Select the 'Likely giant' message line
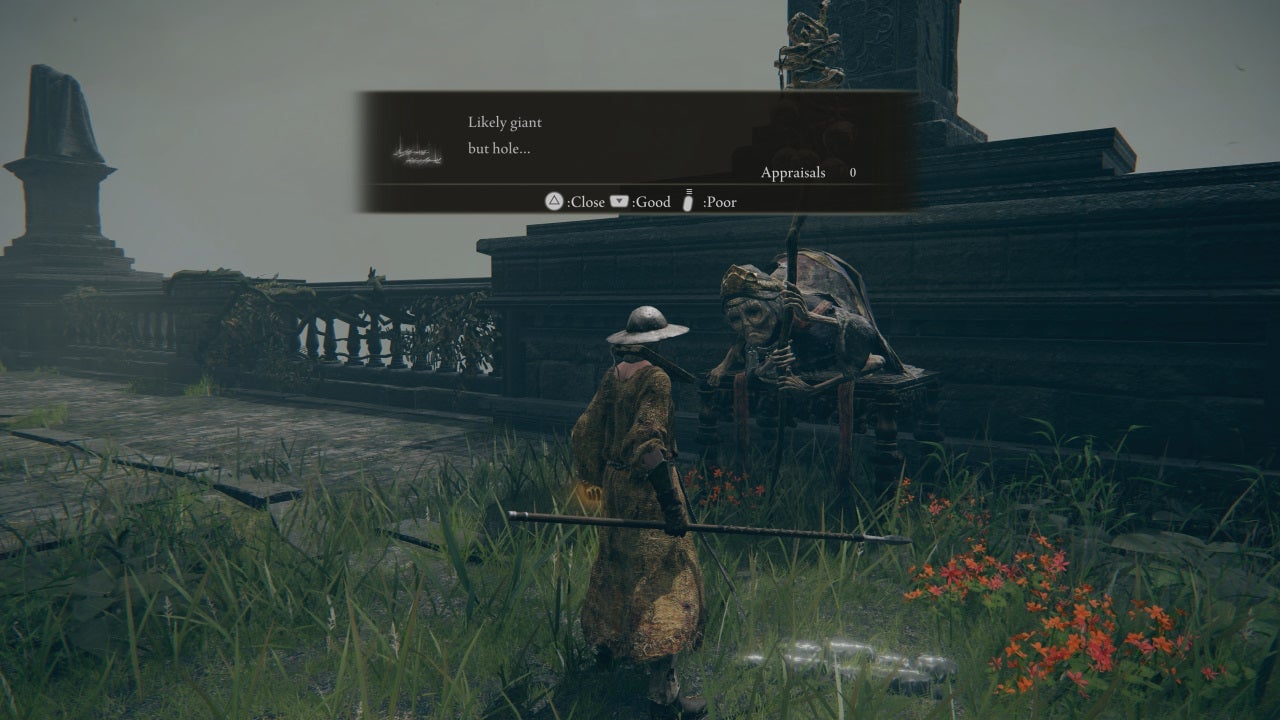Screen dimensions: 1280x720 click(x=504, y=122)
